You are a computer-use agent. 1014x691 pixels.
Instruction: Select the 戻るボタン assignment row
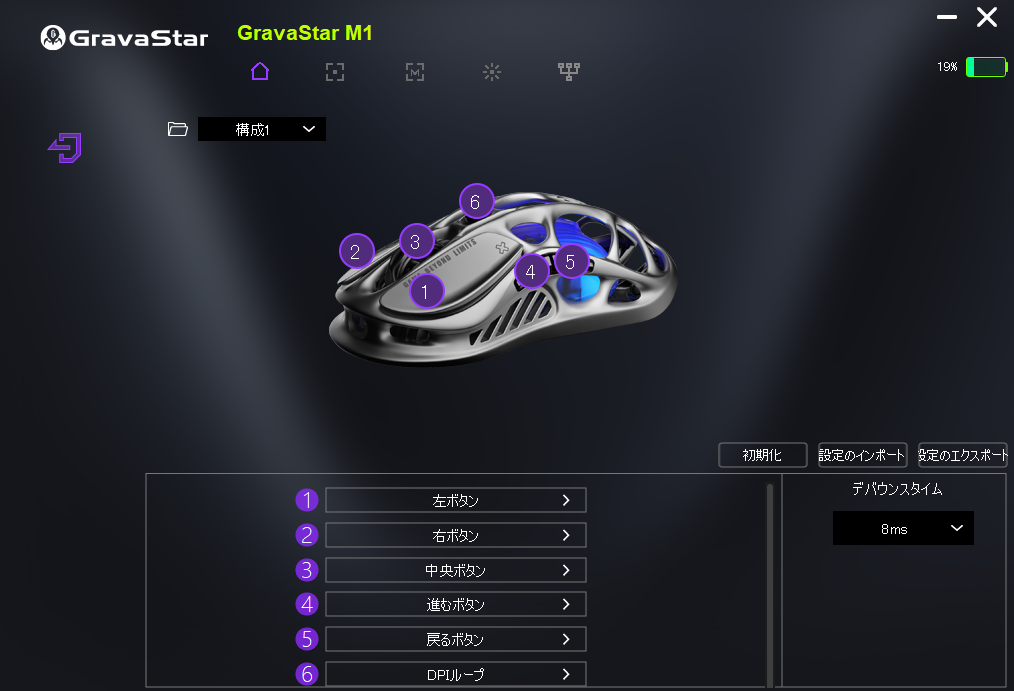point(455,639)
